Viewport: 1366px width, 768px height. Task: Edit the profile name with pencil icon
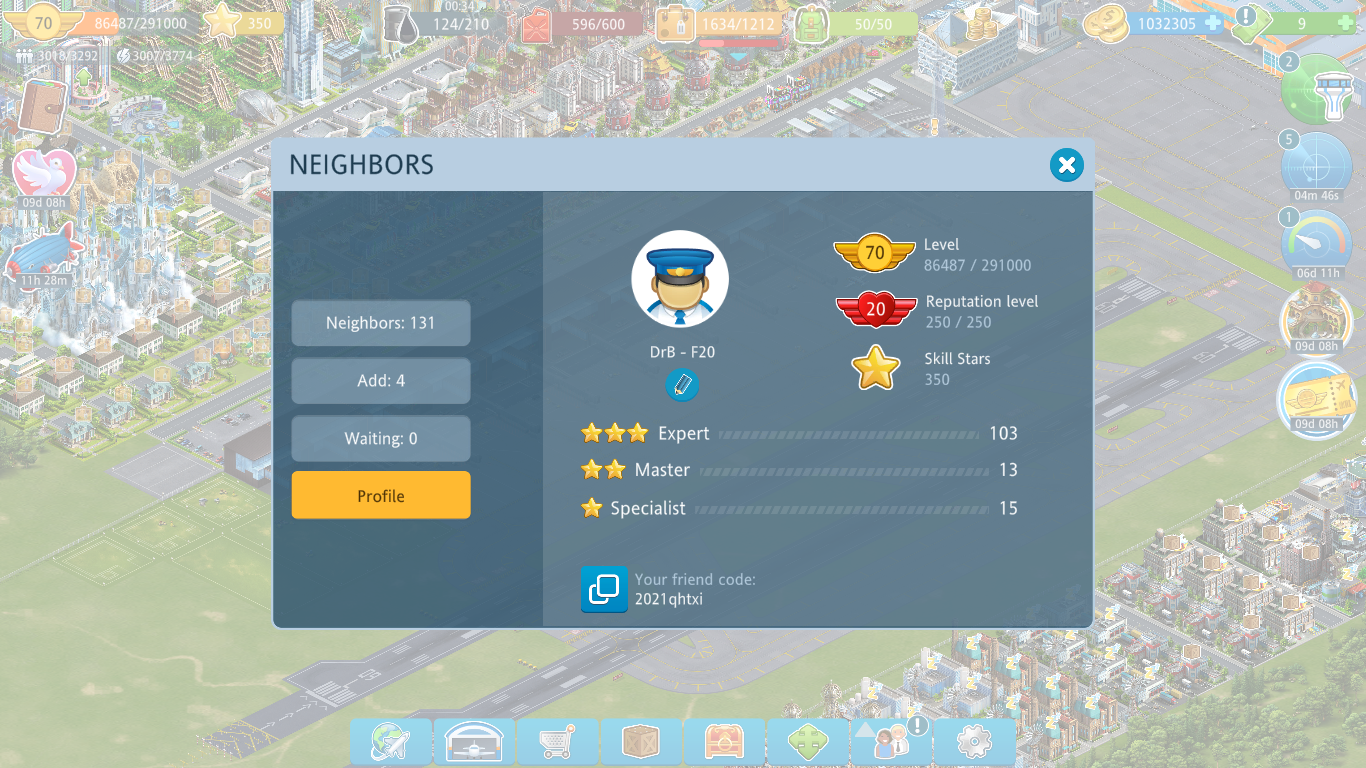click(x=682, y=385)
